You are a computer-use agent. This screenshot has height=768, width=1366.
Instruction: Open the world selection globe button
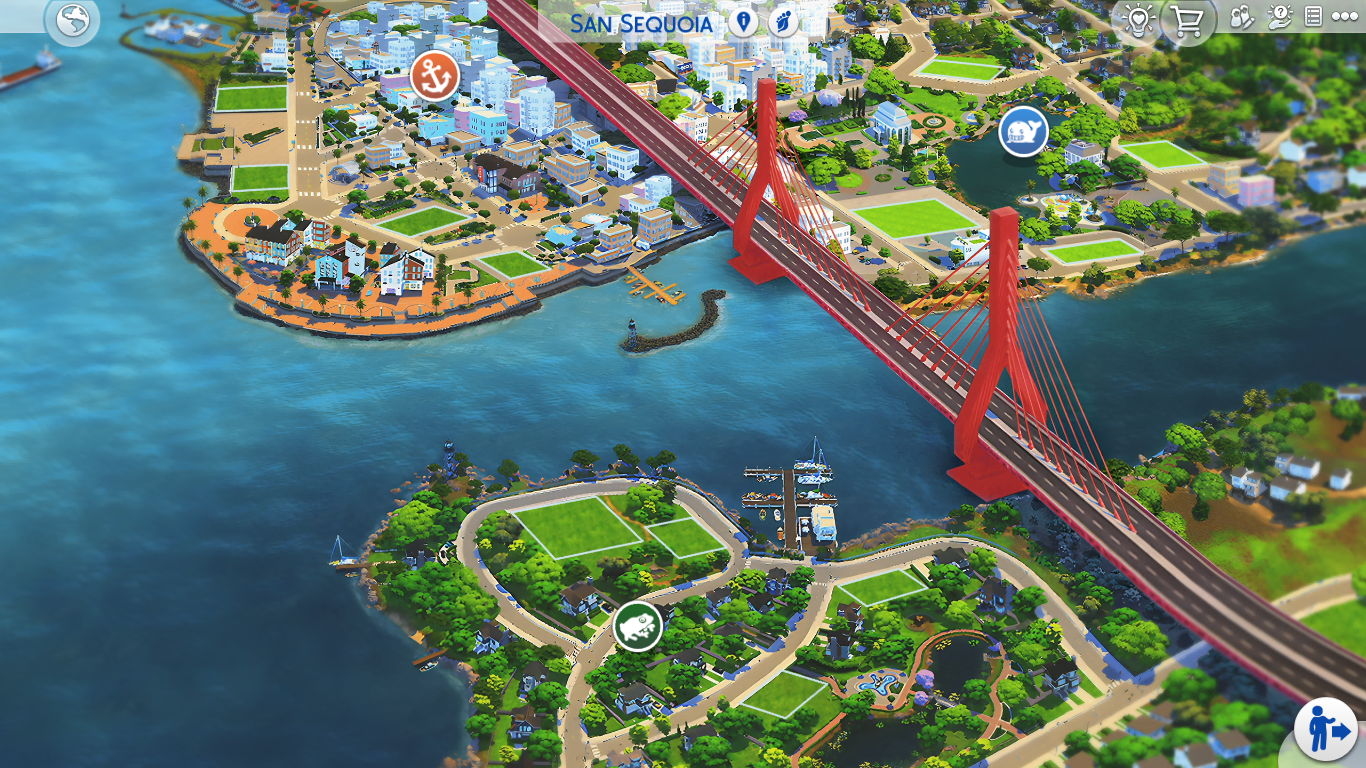pyautogui.click(x=73, y=20)
